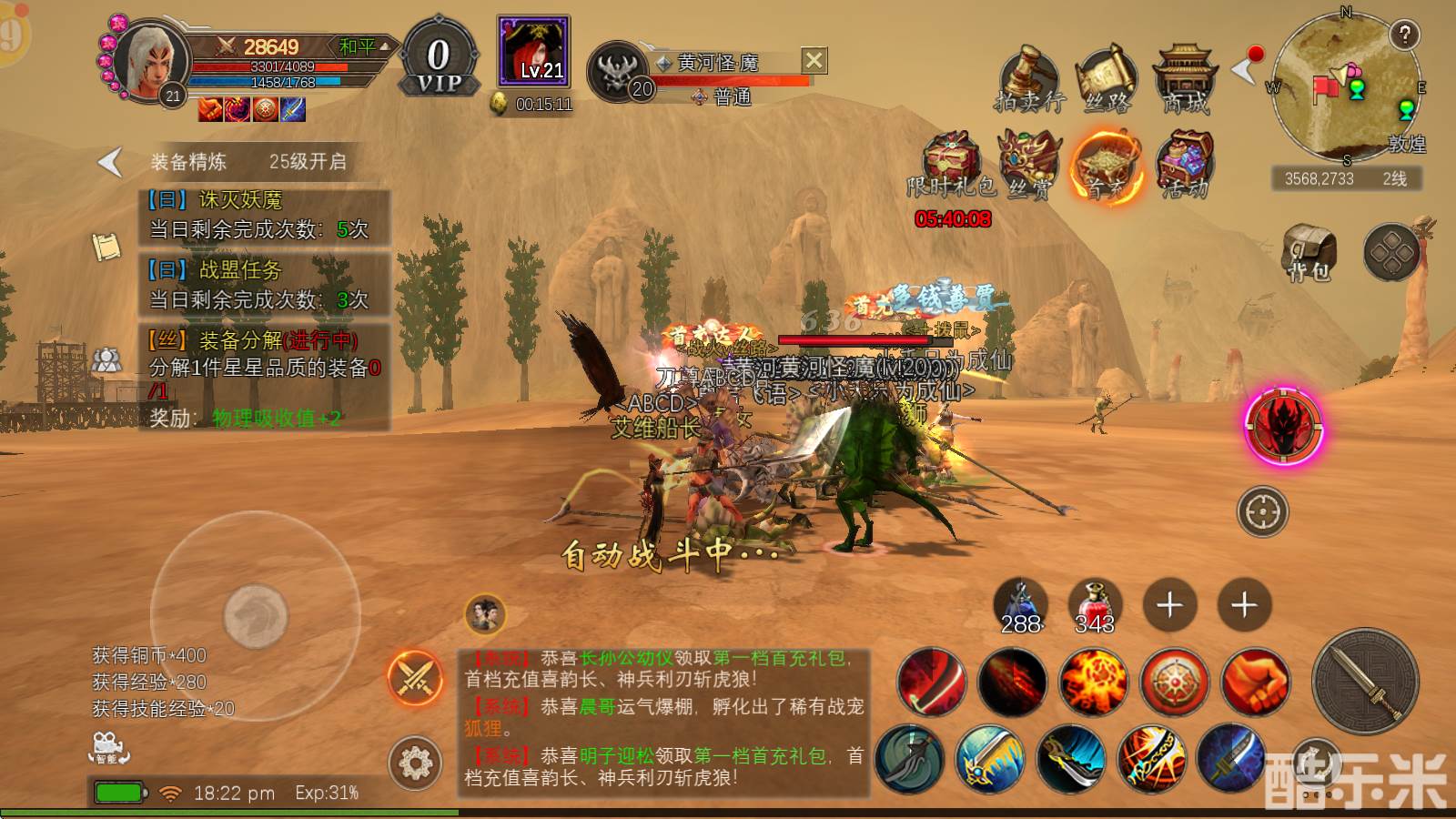Select the 装备分解 quest entry
This screenshot has width=1456, height=819.
click(x=265, y=378)
